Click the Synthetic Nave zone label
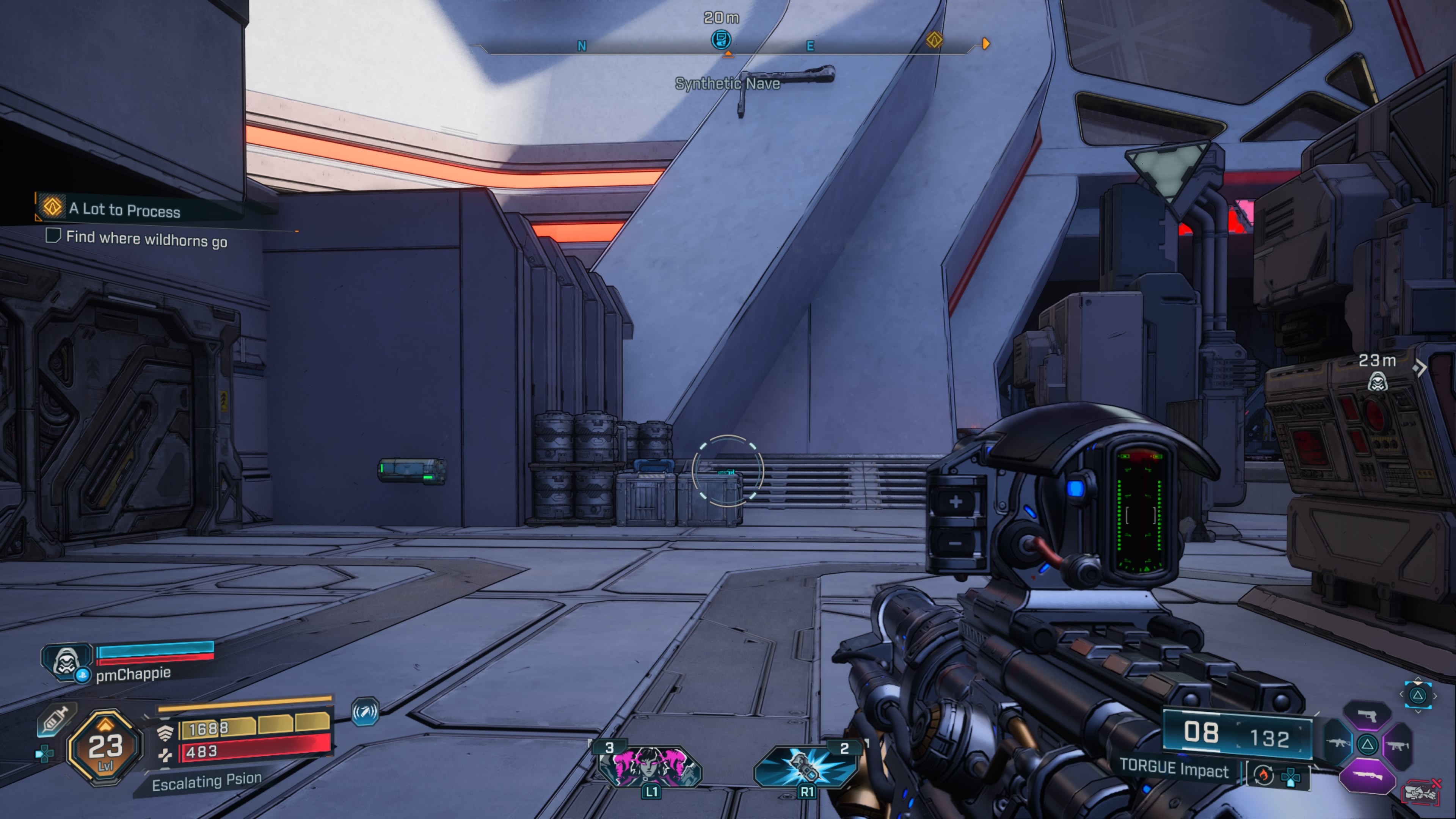This screenshot has width=1456, height=819. [x=727, y=84]
